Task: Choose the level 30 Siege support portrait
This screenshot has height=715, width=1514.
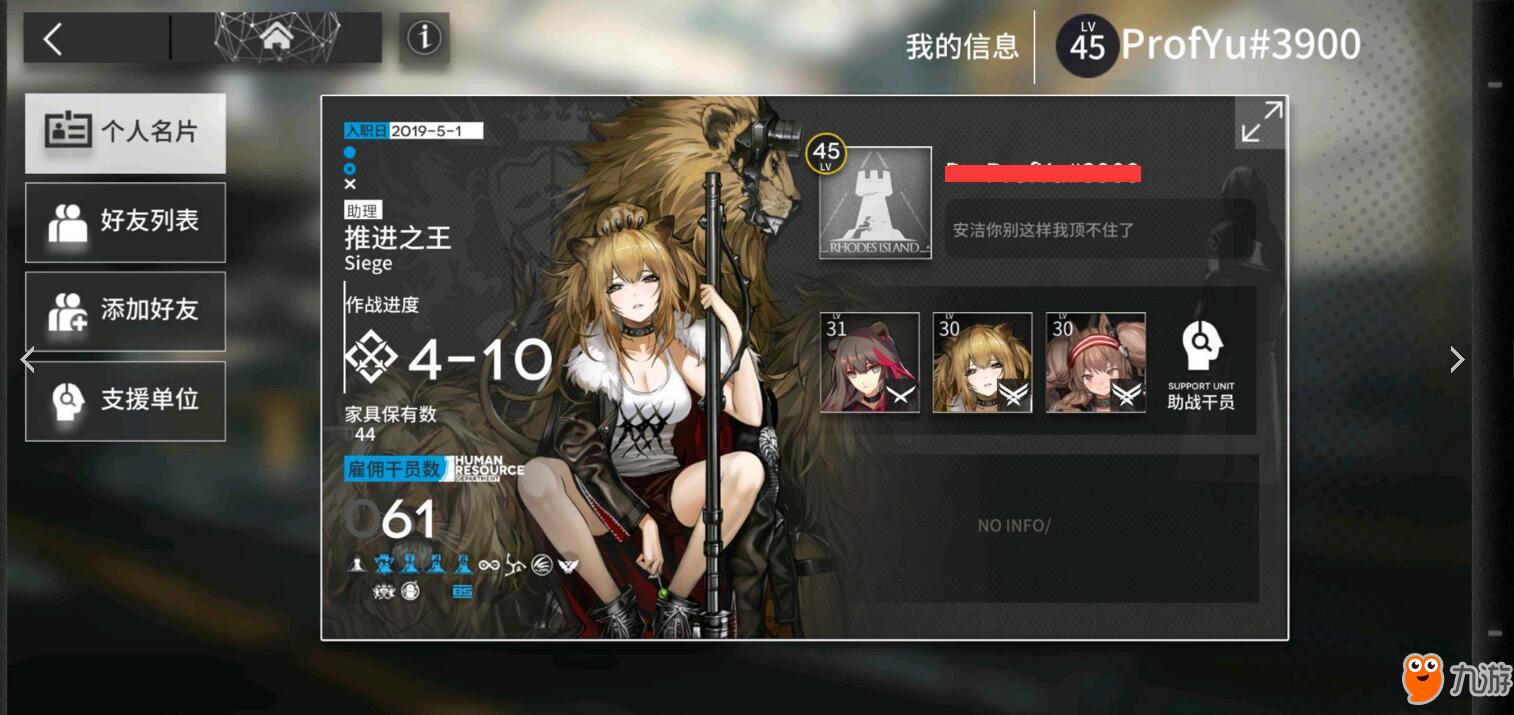Action: coord(982,362)
